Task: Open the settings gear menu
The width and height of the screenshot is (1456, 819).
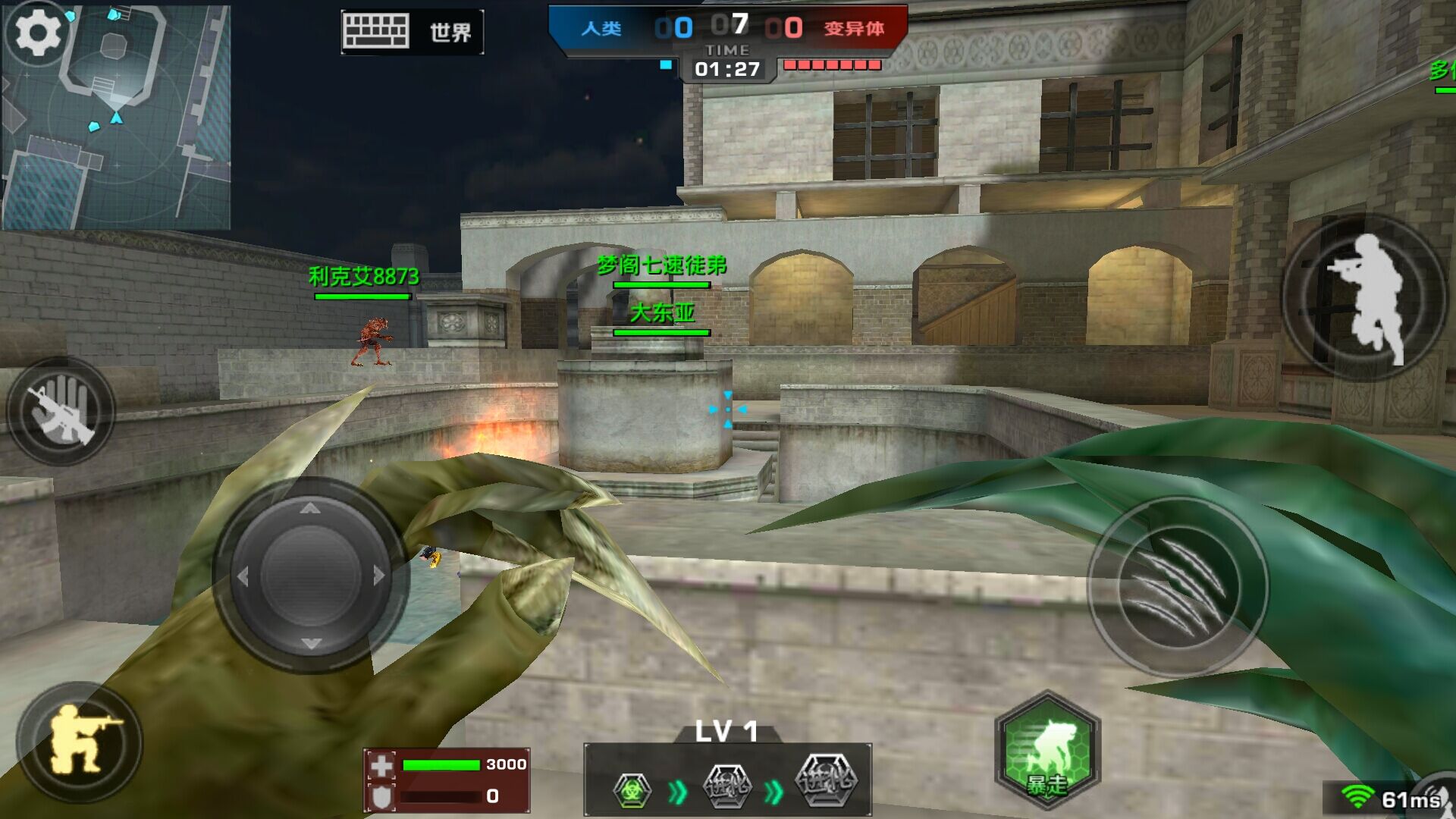Action: (38, 33)
